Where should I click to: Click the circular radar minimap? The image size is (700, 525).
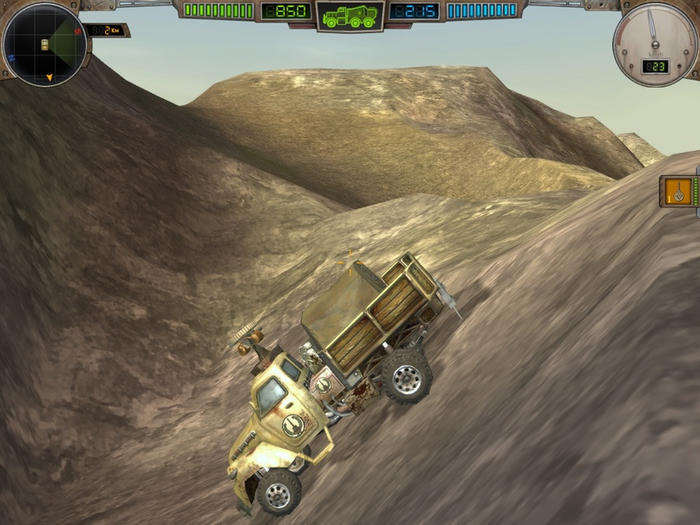[43, 43]
